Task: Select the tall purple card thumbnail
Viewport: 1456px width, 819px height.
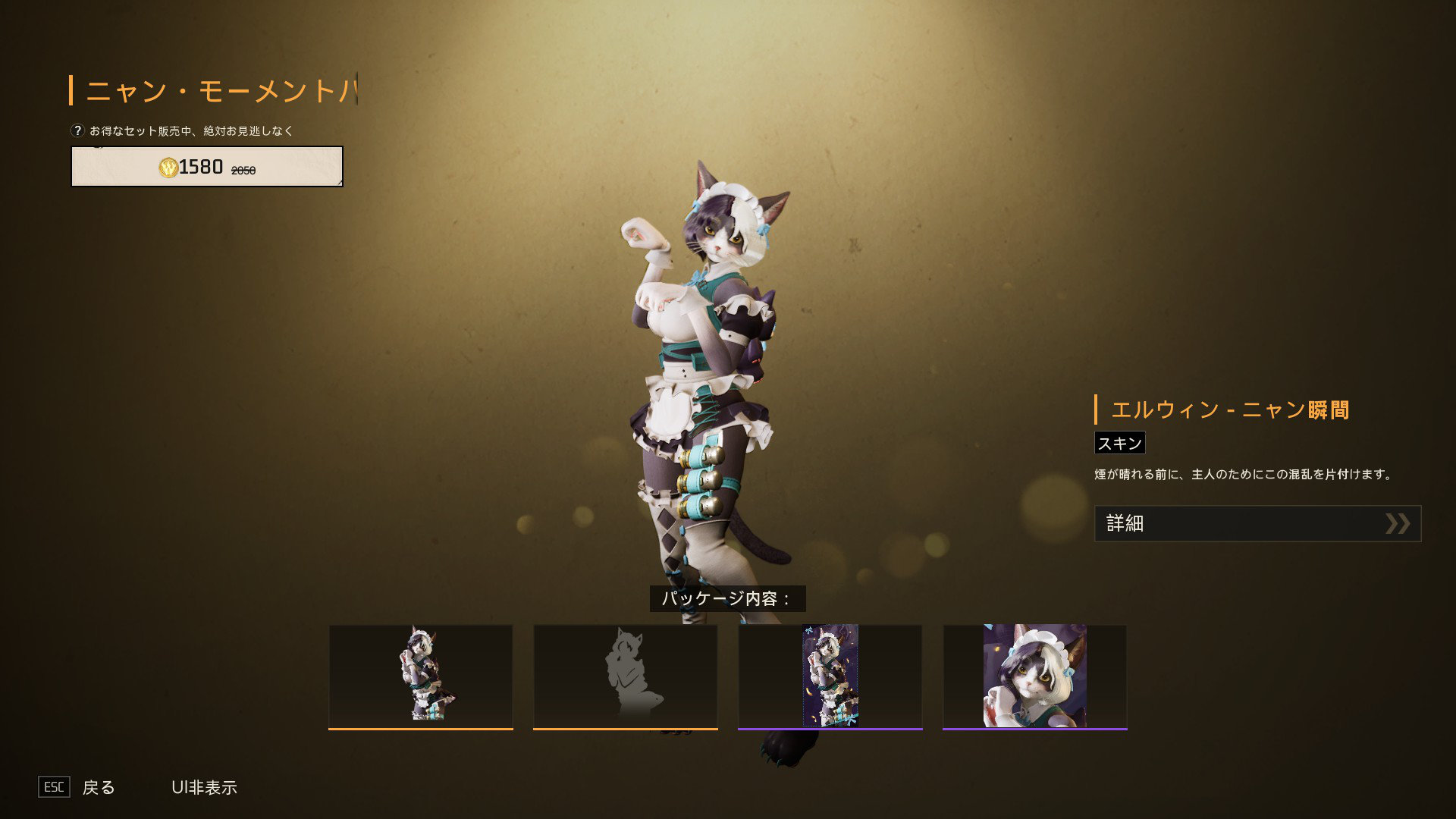Action: (830, 676)
